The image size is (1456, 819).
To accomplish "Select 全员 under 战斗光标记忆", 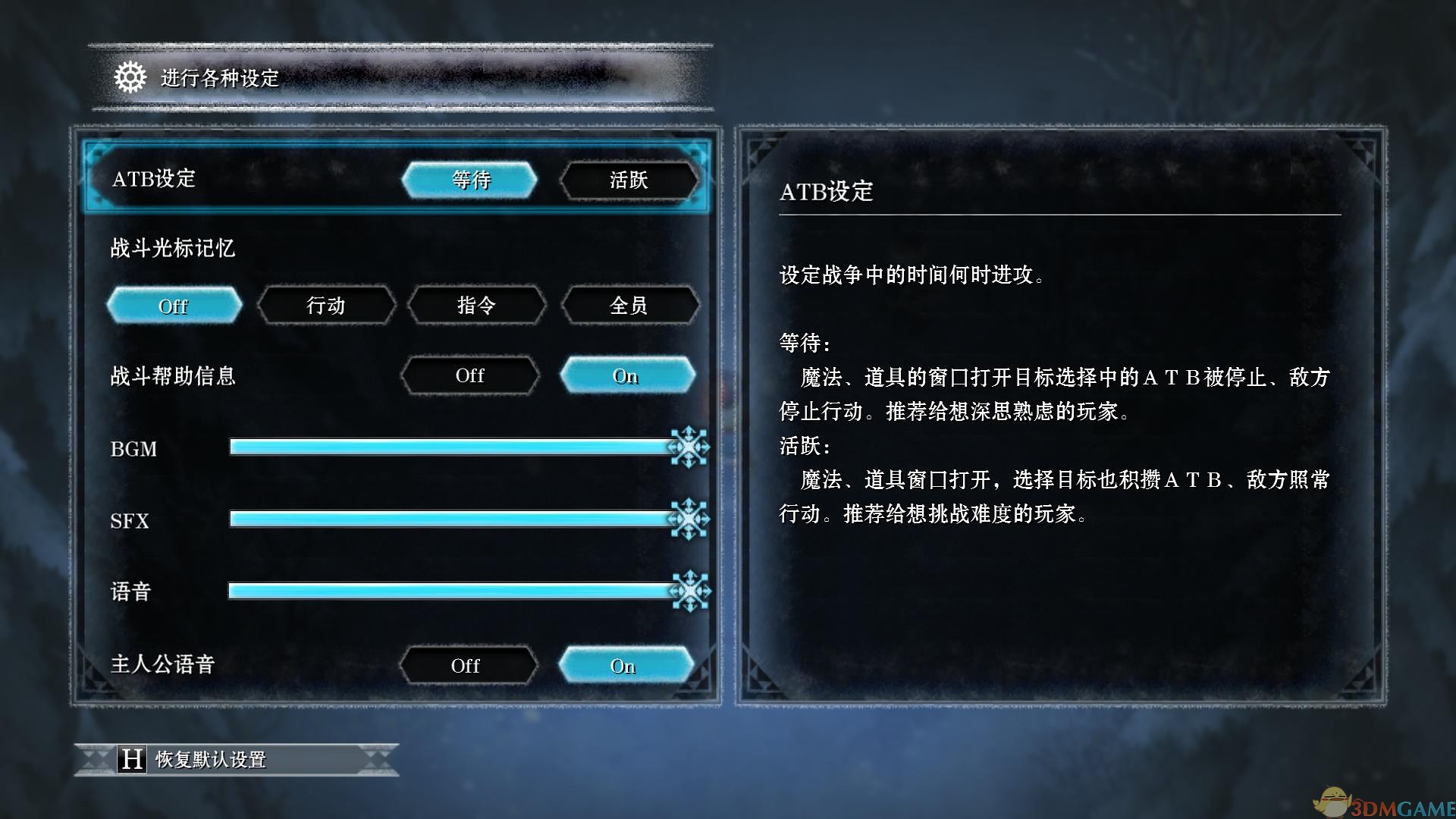I will pyautogui.click(x=629, y=306).
